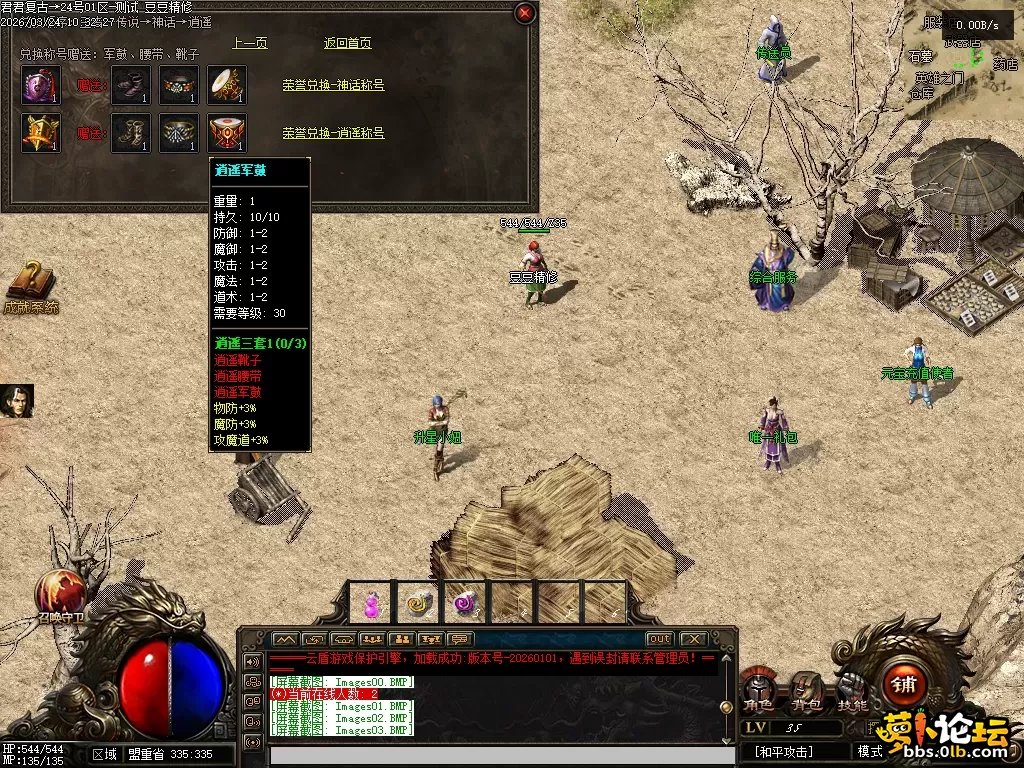Select the purple shield title icon

(41, 85)
